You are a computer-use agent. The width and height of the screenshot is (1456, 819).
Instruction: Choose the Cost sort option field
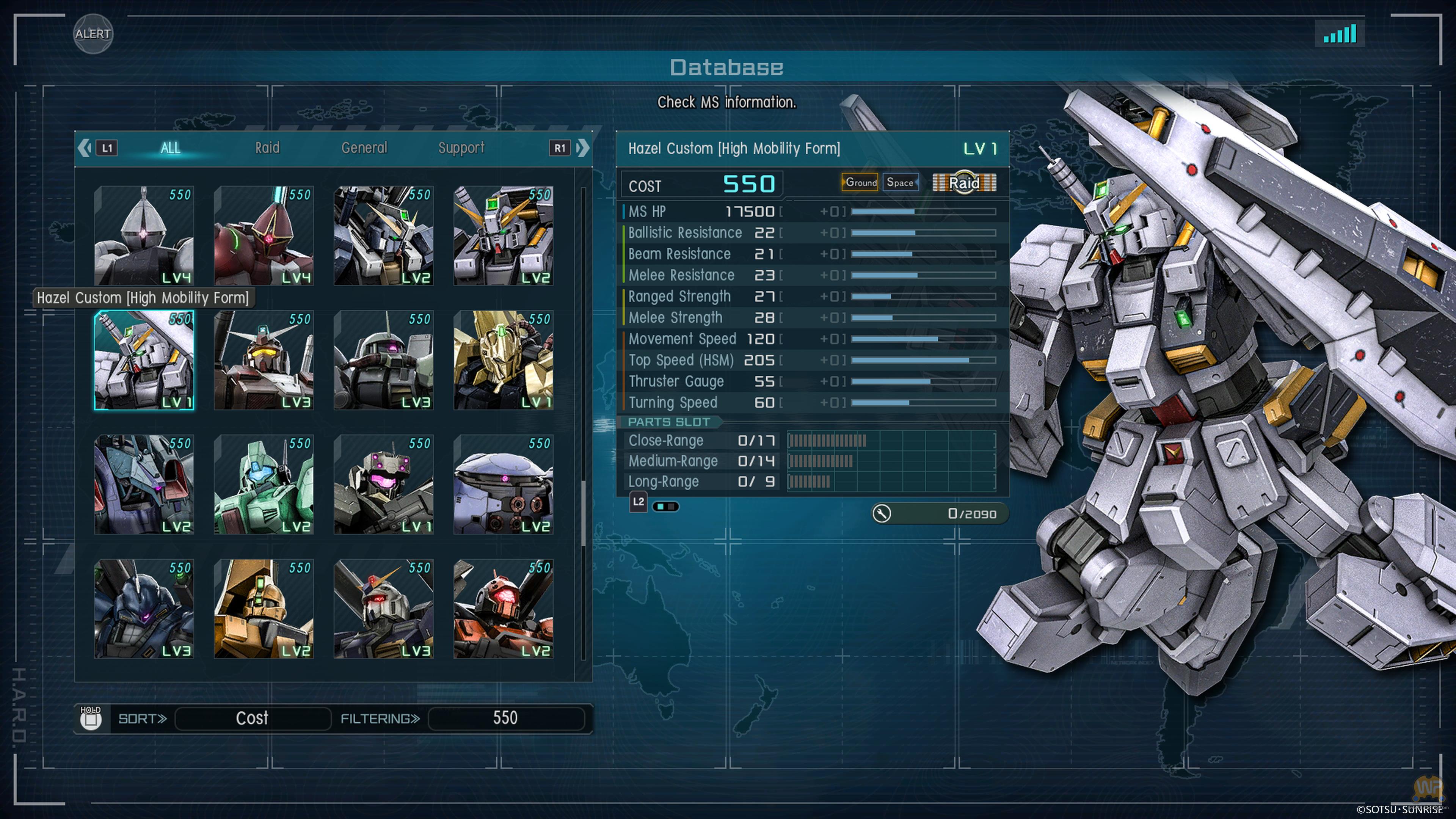tap(253, 719)
